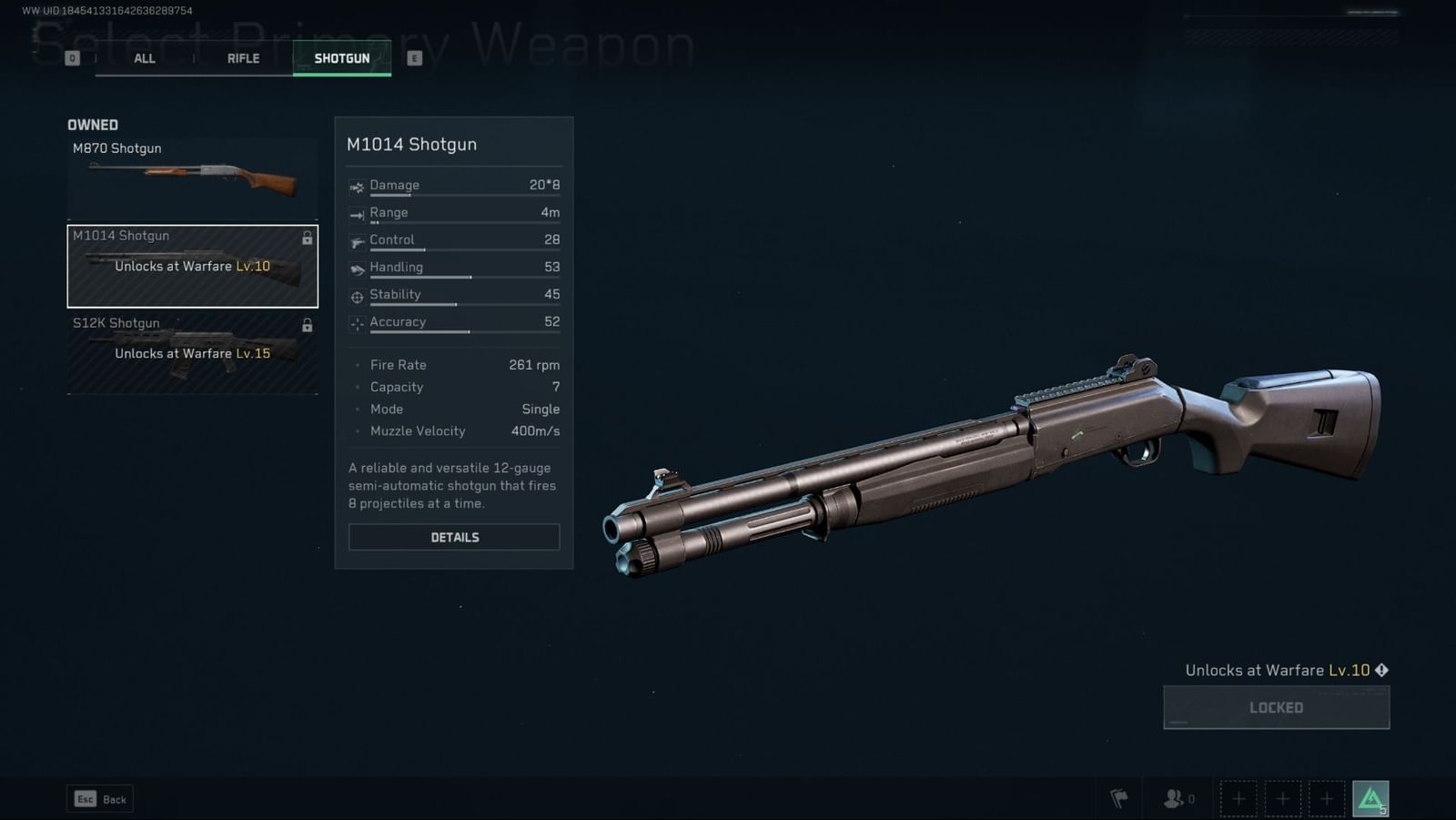Click the Handling stat icon

[357, 267]
